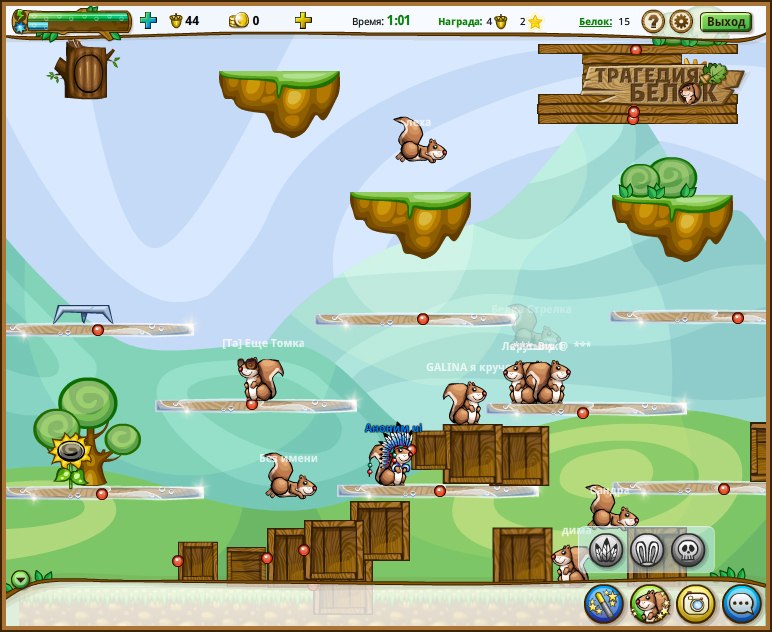Open help with the question mark button
Screen dimensions: 772x632
point(653,21)
